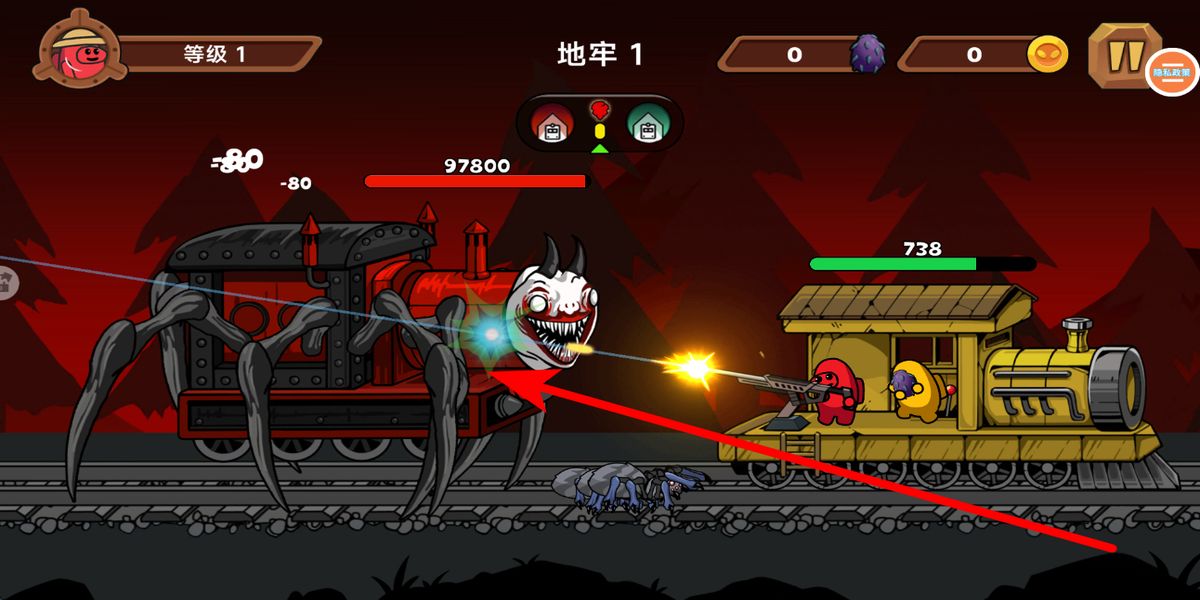The image size is (1200, 600).
Task: Tap the purple spiky egg currency icon
Action: [x=866, y=54]
